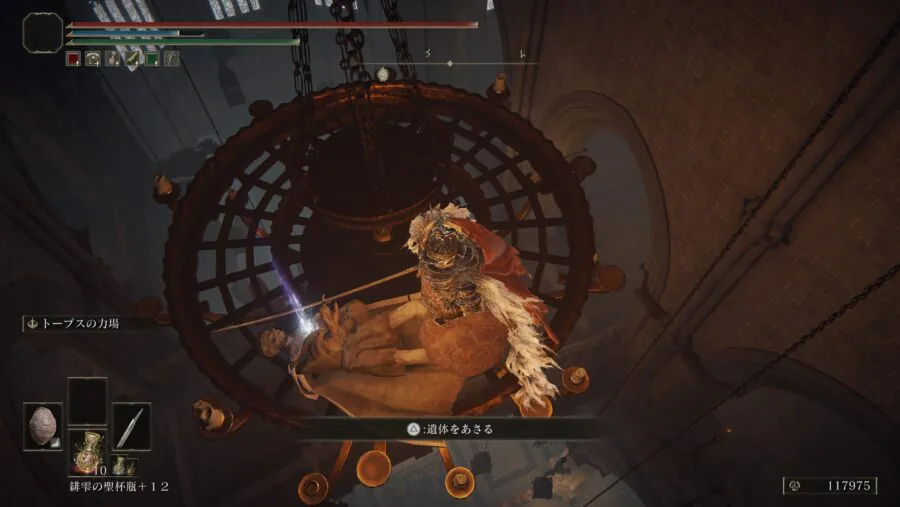The width and height of the screenshot is (900, 507).
Task: Select the 遺体をあさる loot corpse prompt
Action: [449, 429]
